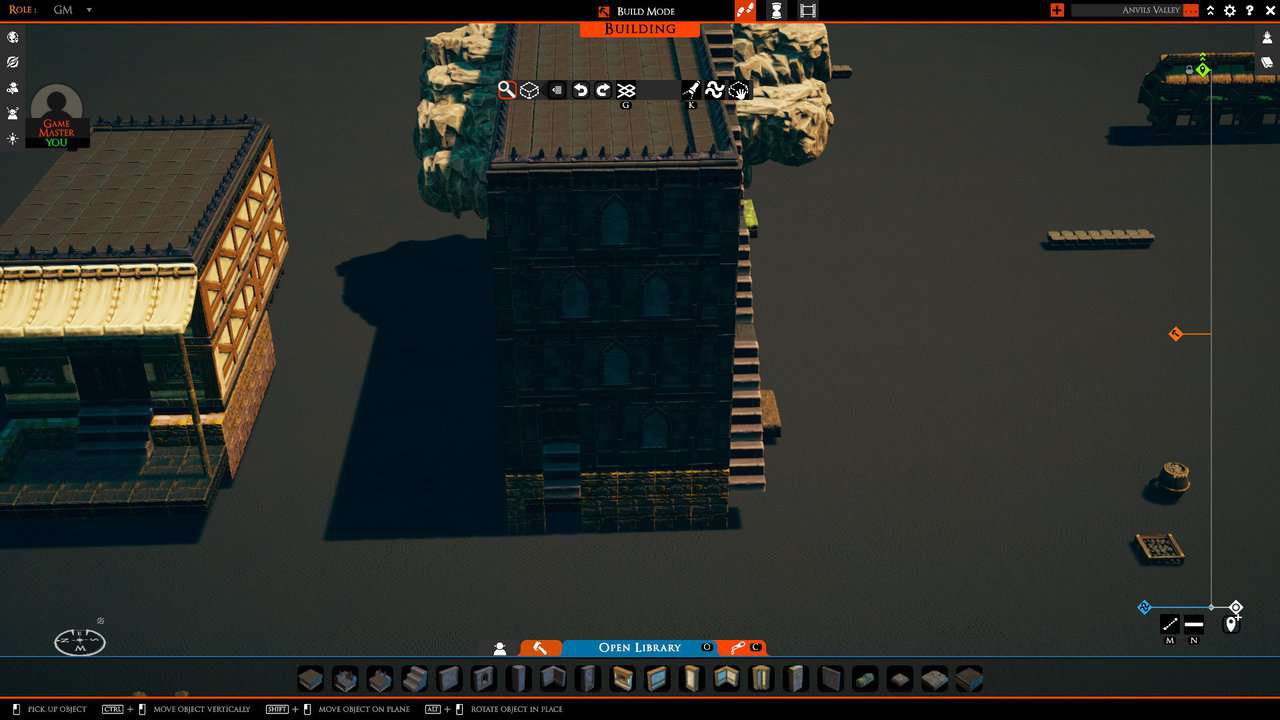
Task: Select the paintbrush tool labeled K
Action: 691,89
